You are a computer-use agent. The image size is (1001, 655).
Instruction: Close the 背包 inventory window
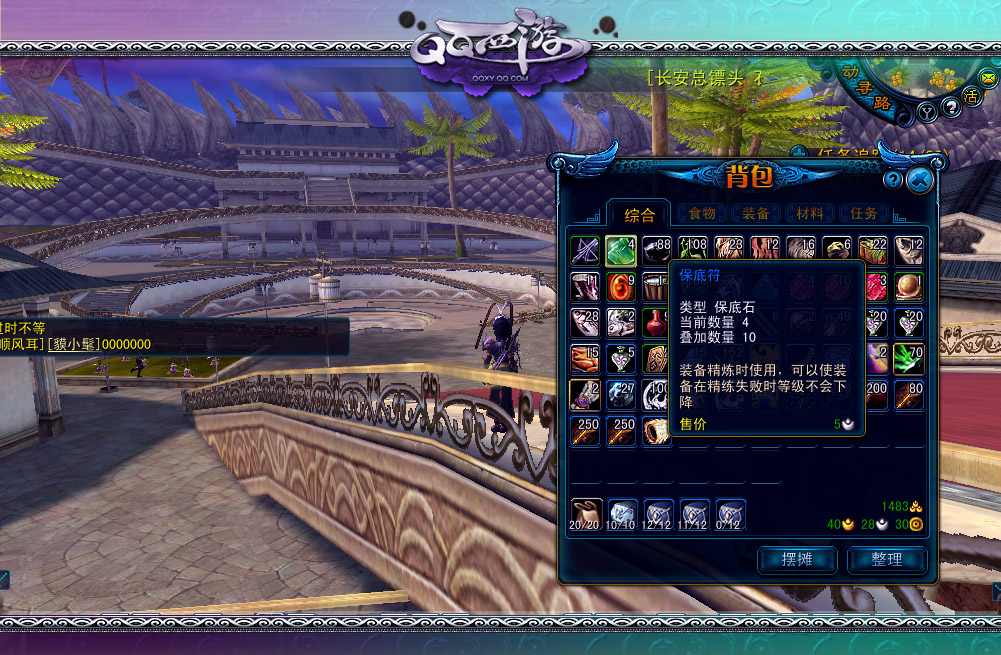(x=920, y=179)
